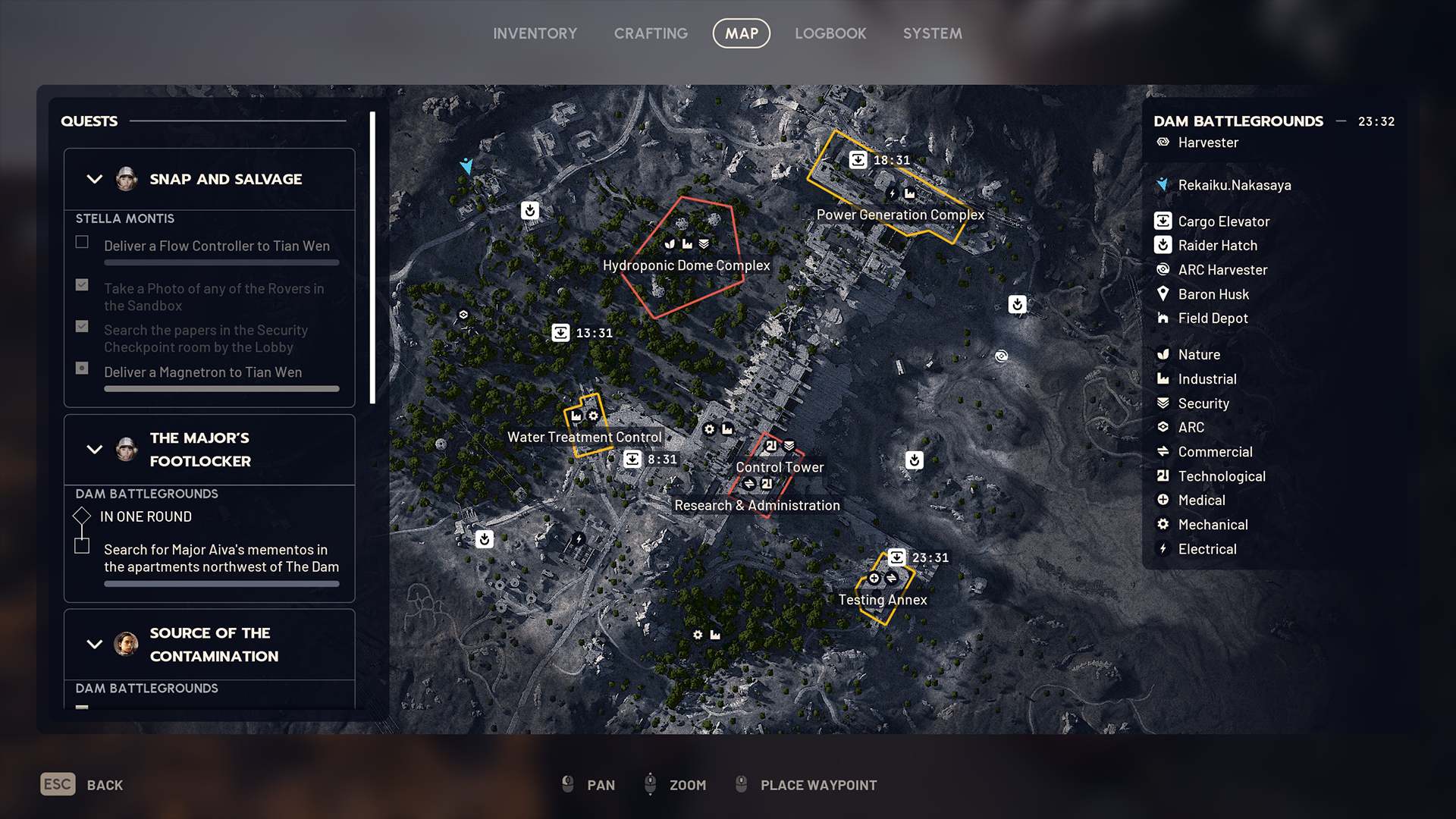Collapse Source of the Contamination quest
Screen dimensions: 1456x819
[95, 645]
